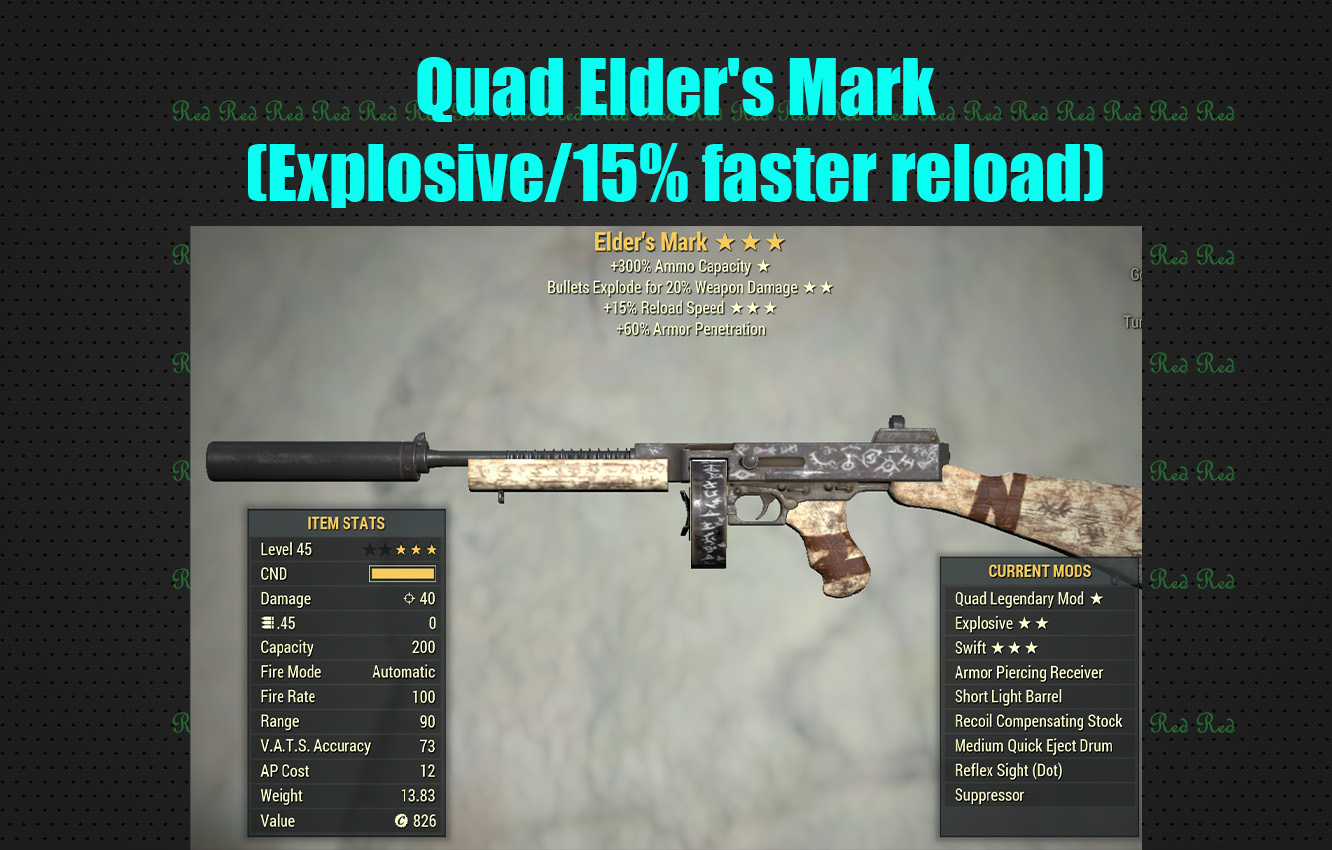
Task: Click the third star on the Swift mod
Action: pos(1030,648)
